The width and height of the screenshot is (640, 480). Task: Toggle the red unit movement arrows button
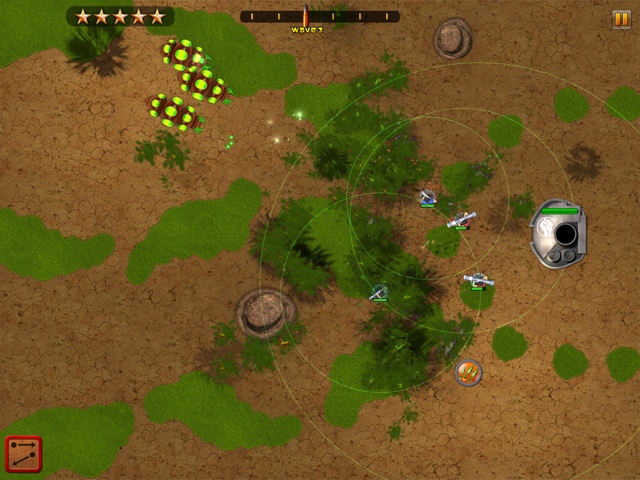click(x=23, y=455)
